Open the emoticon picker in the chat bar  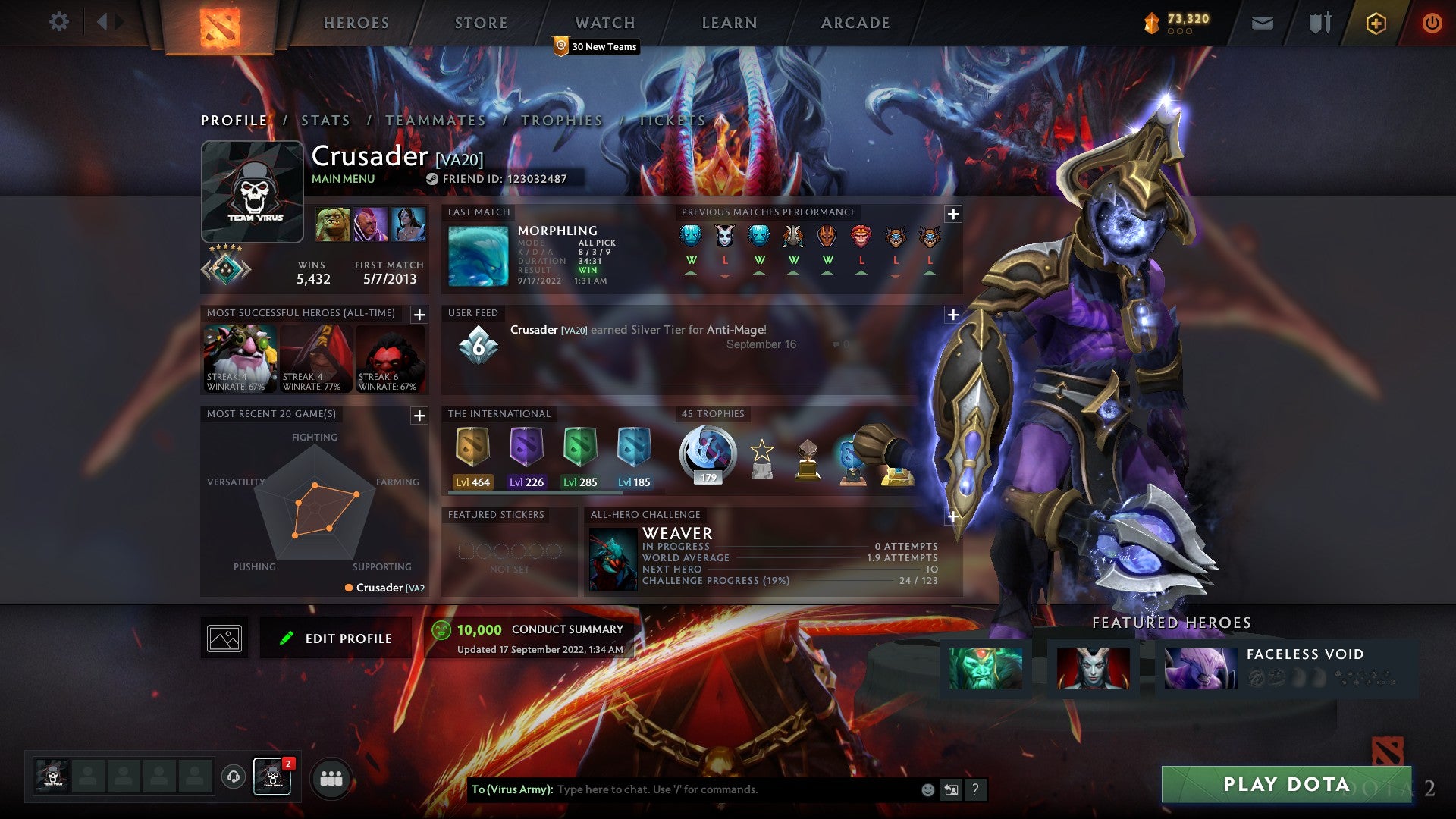927,789
